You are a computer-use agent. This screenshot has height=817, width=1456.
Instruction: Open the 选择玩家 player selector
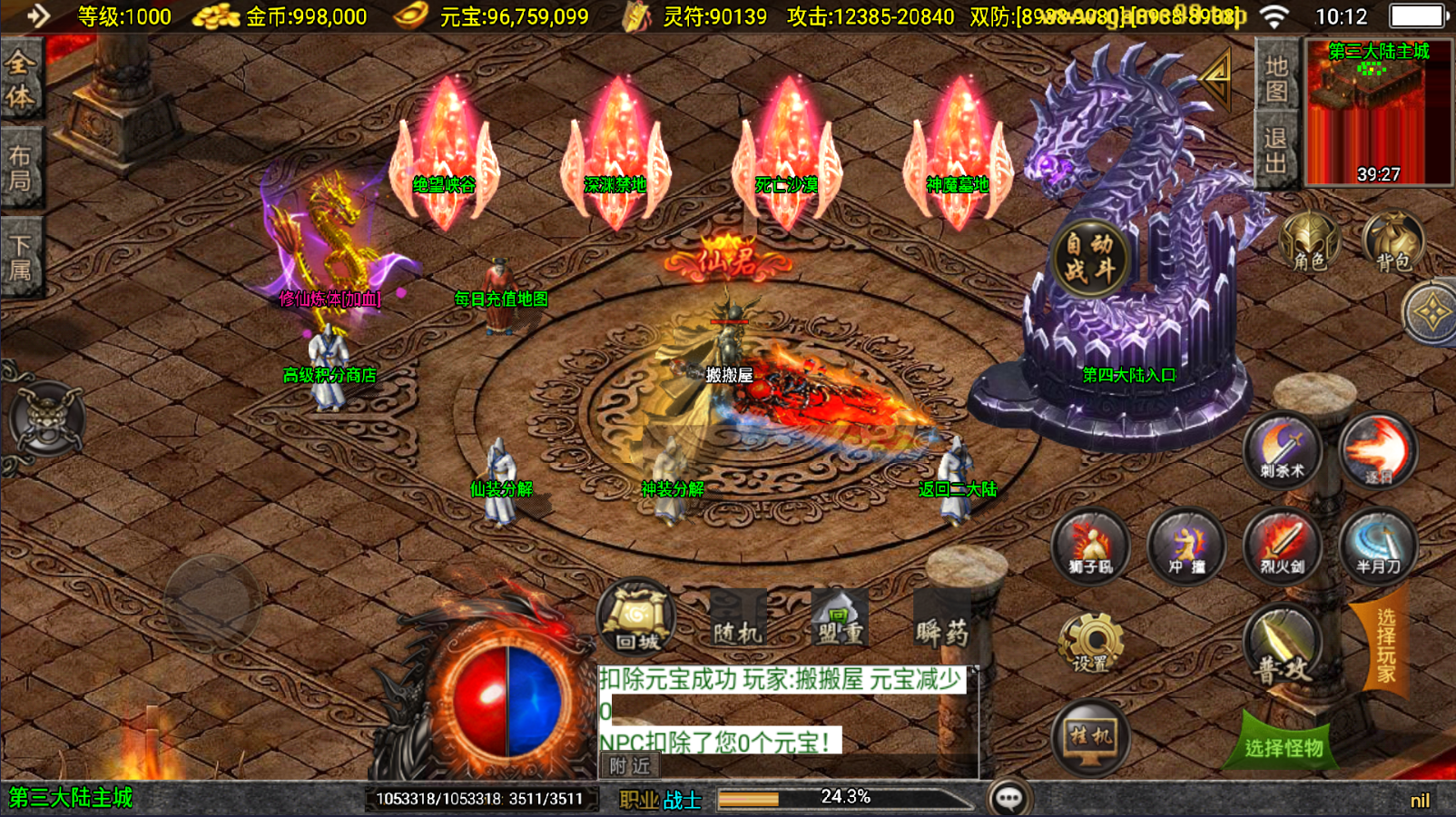(1385, 645)
